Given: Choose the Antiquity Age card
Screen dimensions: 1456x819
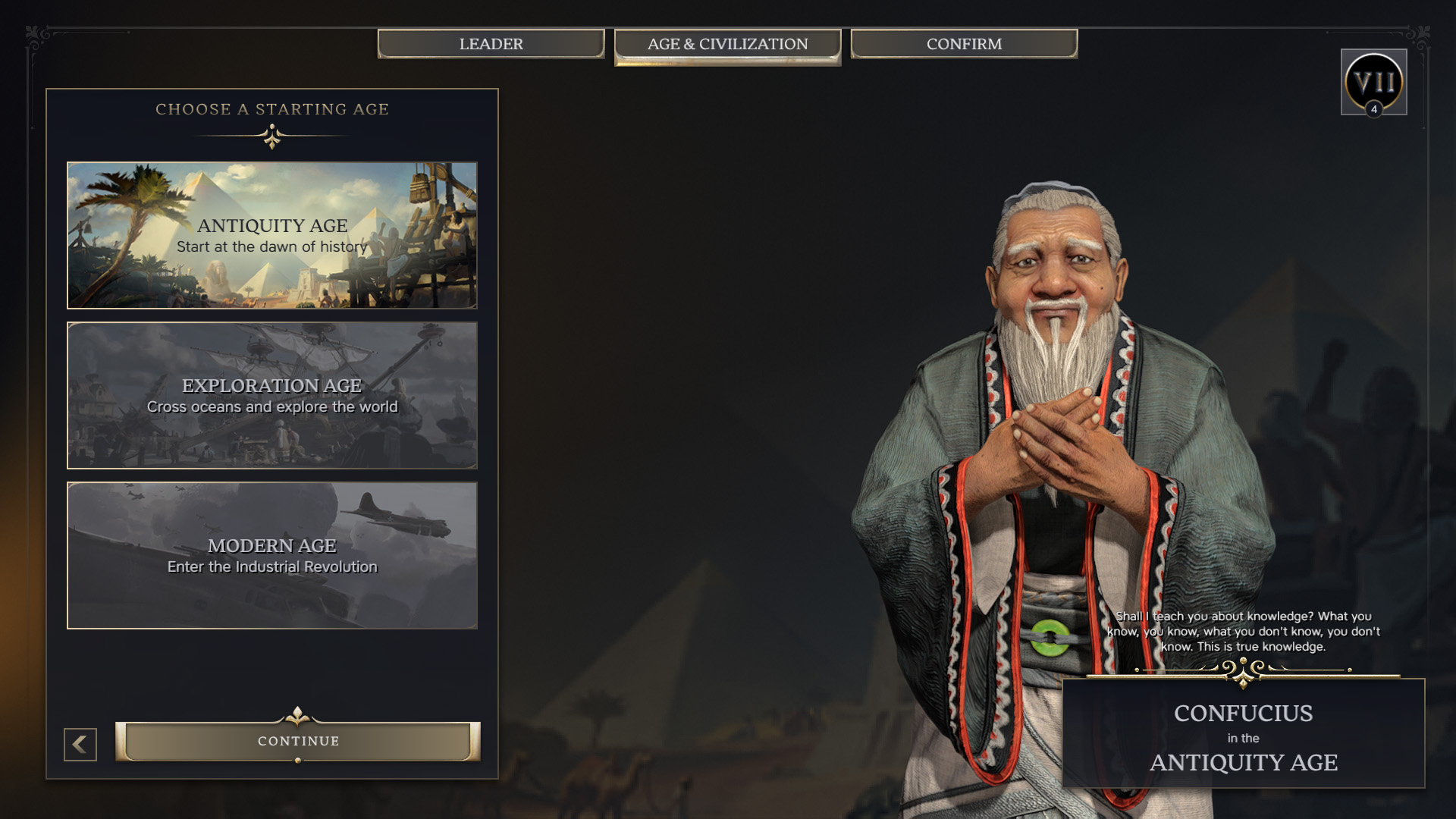Looking at the screenshot, I should point(272,235).
